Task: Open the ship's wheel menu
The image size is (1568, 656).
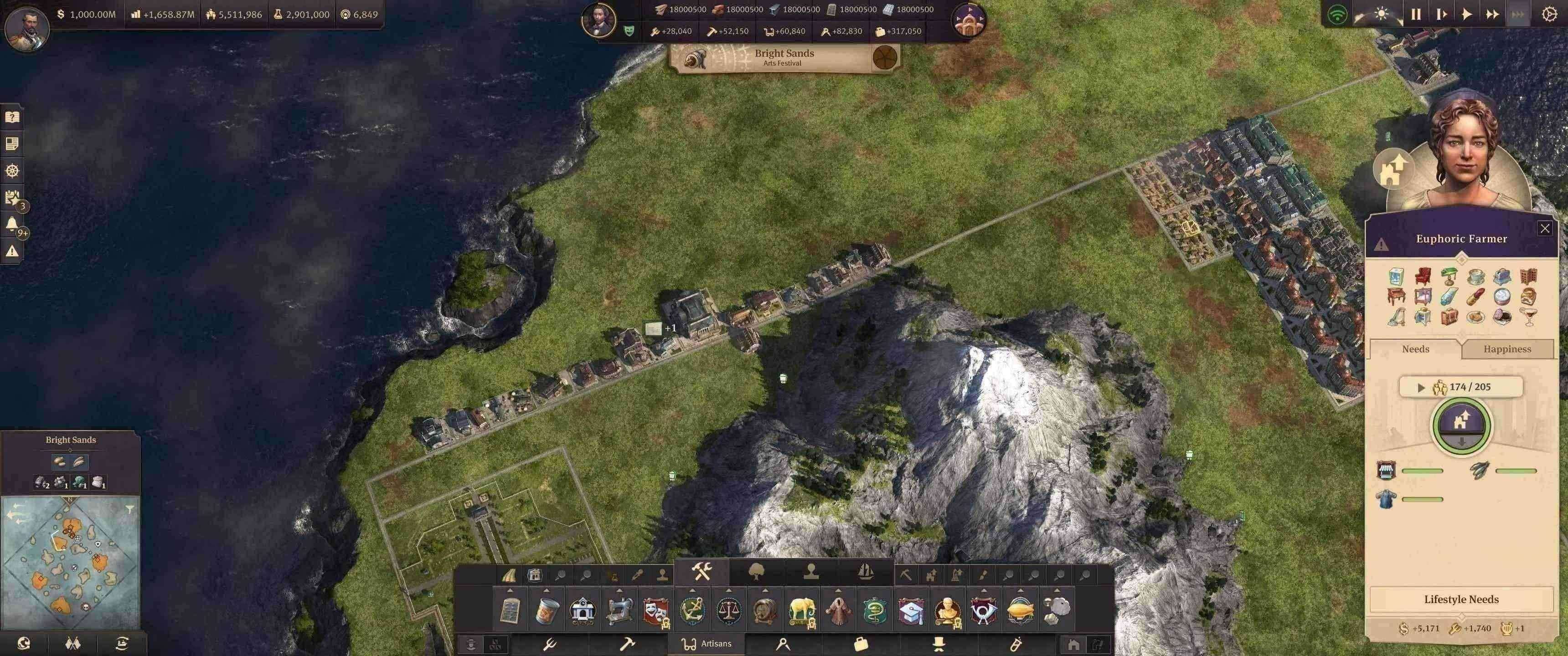Action: tap(12, 170)
